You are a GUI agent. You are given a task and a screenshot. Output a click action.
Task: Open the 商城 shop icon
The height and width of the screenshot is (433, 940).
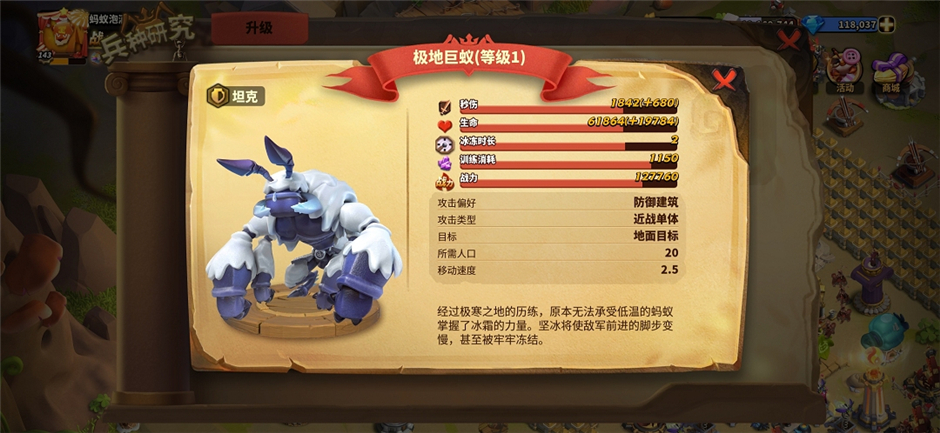pos(887,73)
